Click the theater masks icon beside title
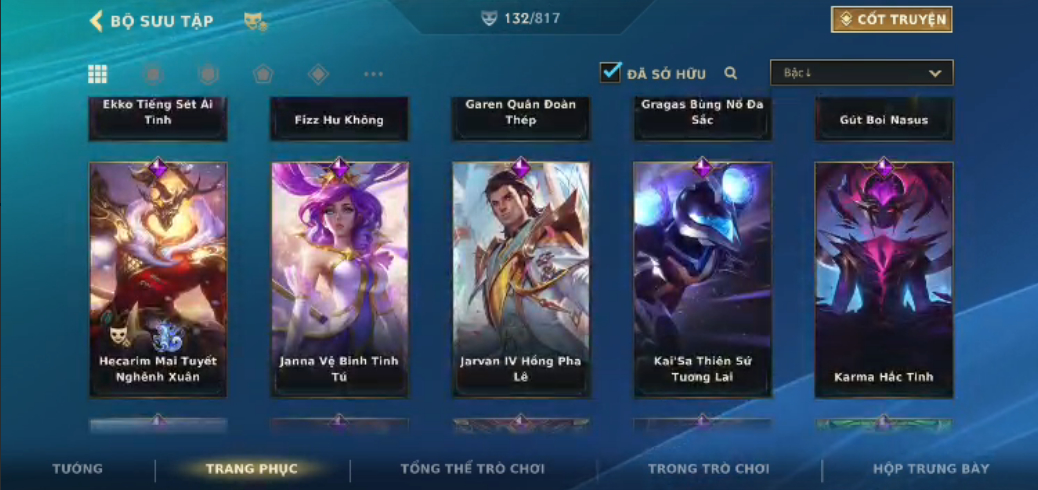This screenshot has height=490, width=1038. tap(255, 21)
